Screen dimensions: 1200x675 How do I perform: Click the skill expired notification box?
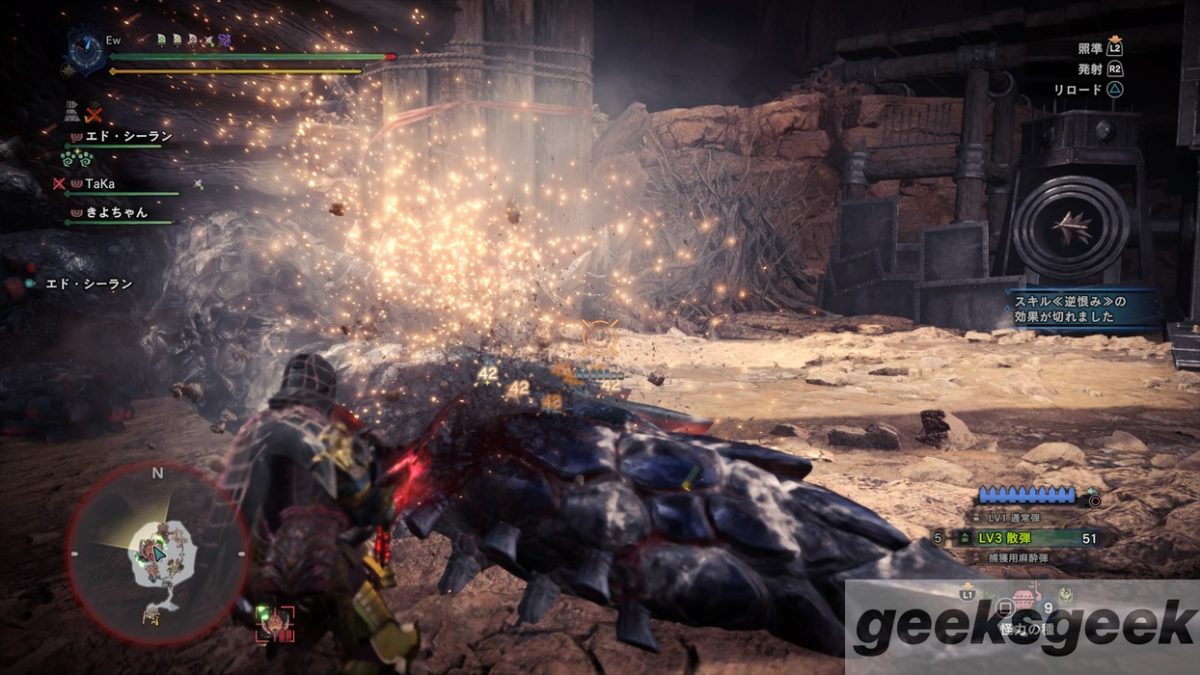point(1082,309)
